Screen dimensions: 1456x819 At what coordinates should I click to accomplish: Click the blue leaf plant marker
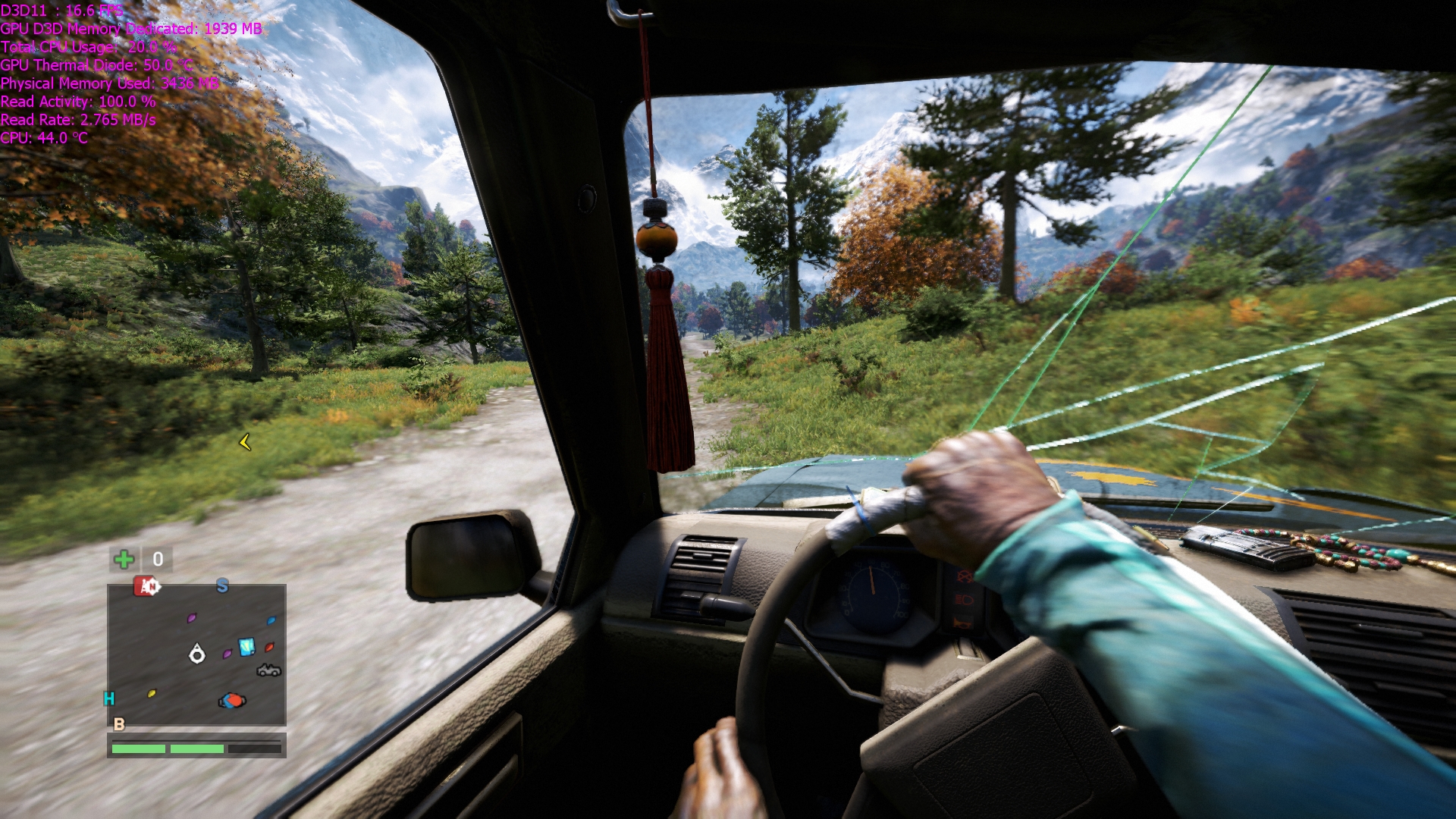[271, 620]
